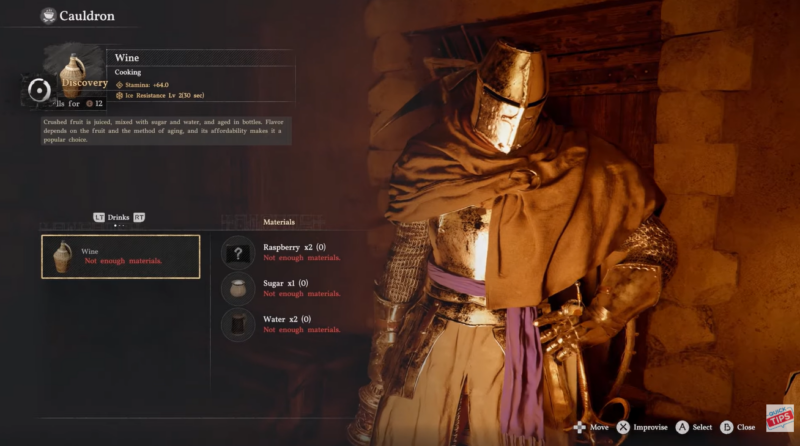The width and height of the screenshot is (800, 446).
Task: Switch to the Drinks category tab
Action: coord(121,217)
